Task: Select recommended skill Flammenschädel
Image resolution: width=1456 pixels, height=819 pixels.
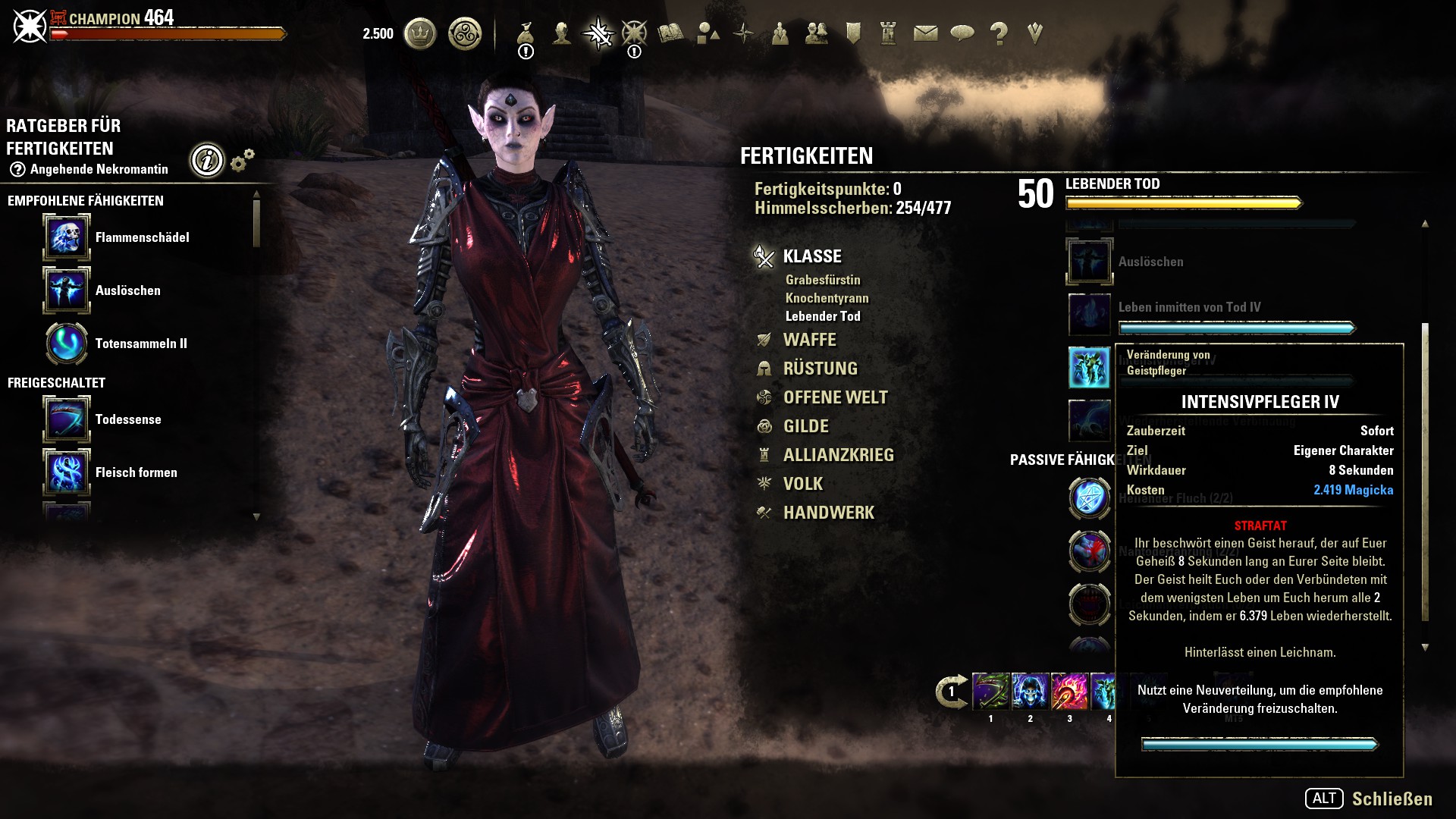Action: pos(143,237)
